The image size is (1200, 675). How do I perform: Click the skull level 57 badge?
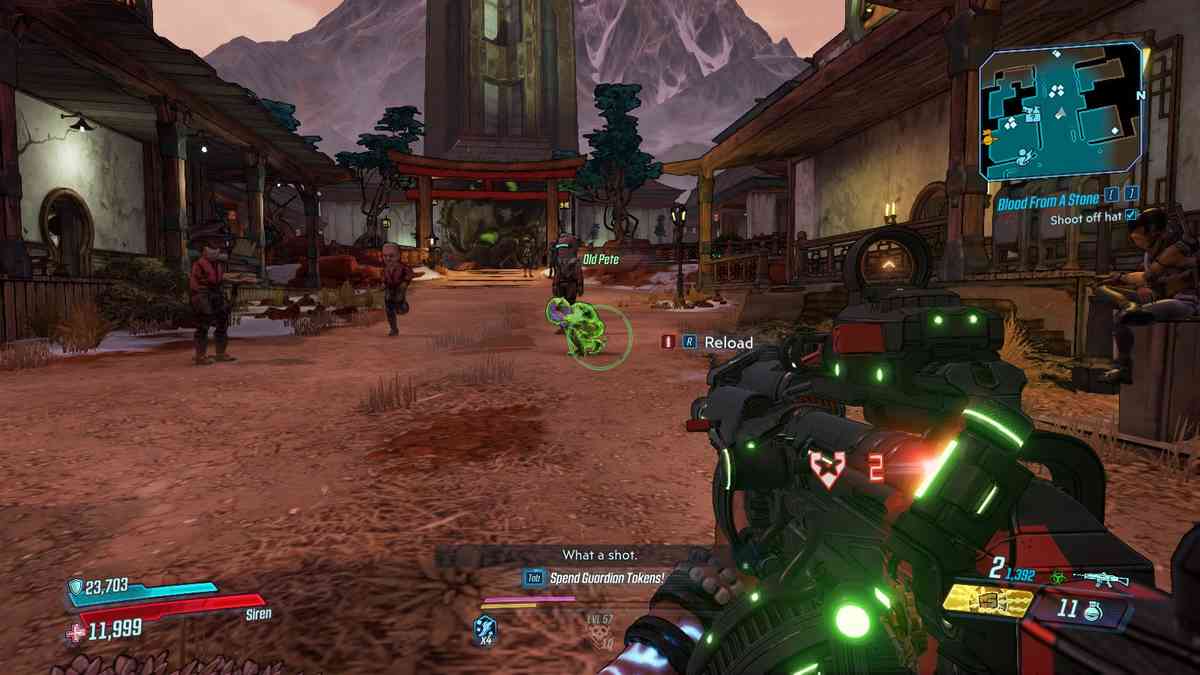(x=599, y=629)
